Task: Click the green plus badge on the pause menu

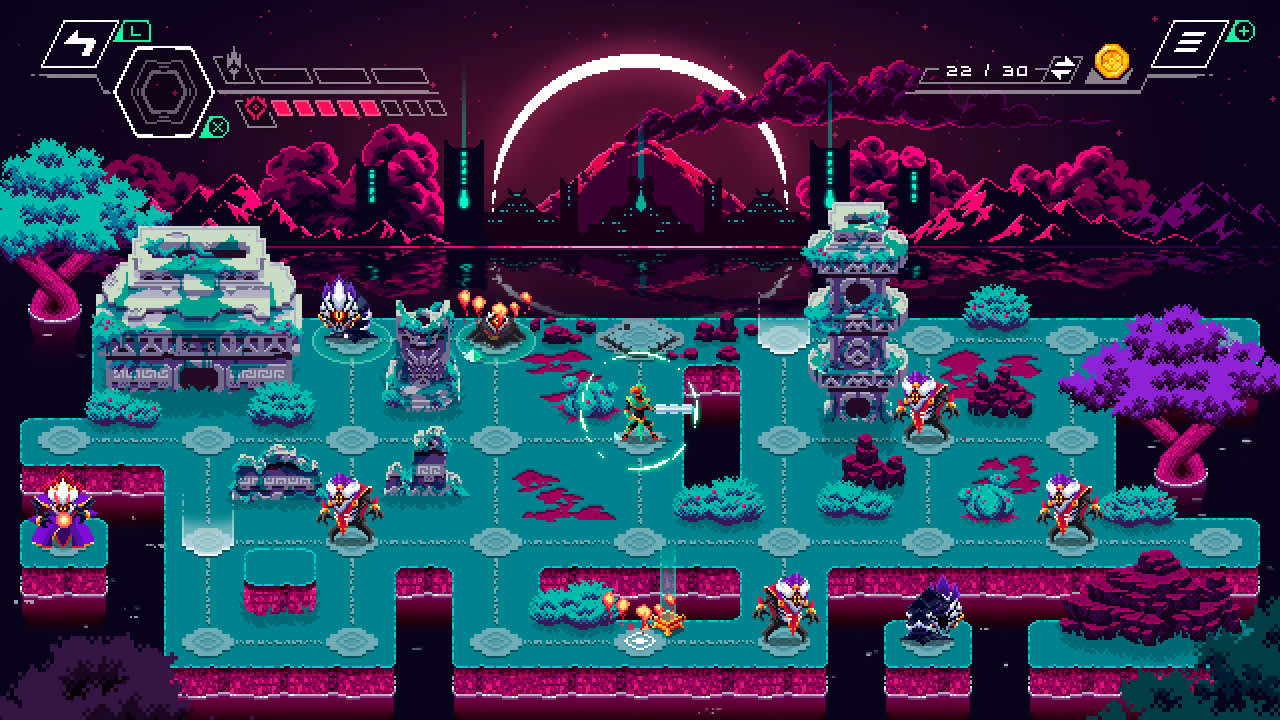Action: 1243,32
